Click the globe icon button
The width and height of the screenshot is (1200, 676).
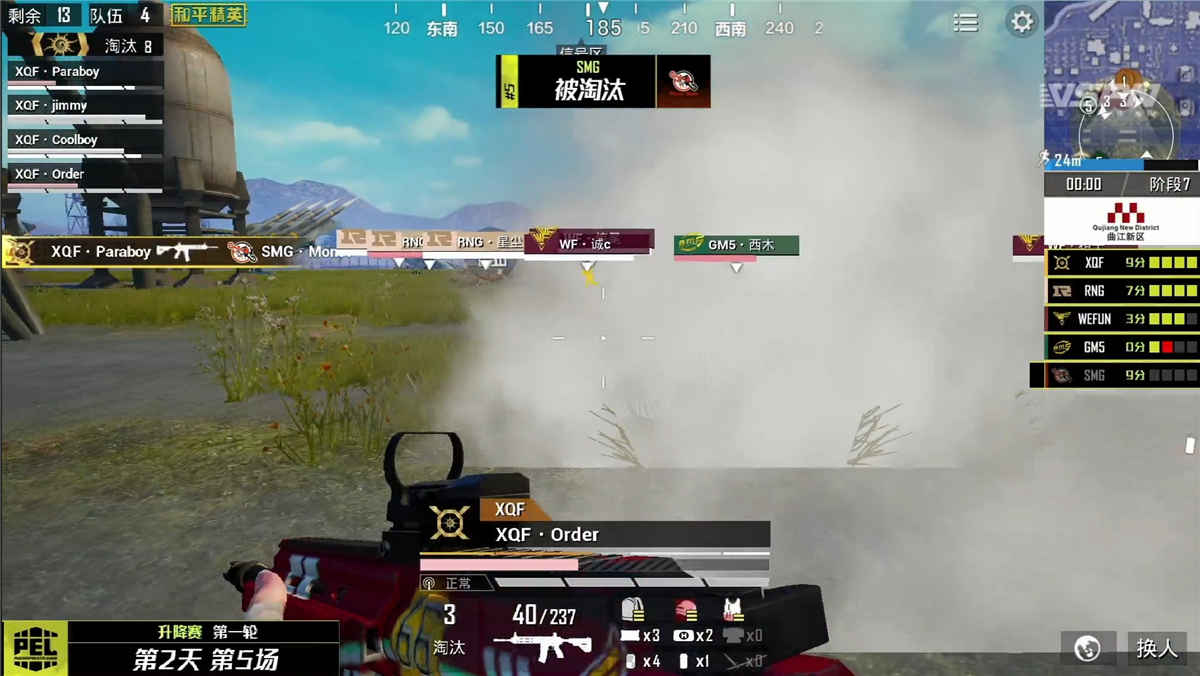coord(1087,648)
